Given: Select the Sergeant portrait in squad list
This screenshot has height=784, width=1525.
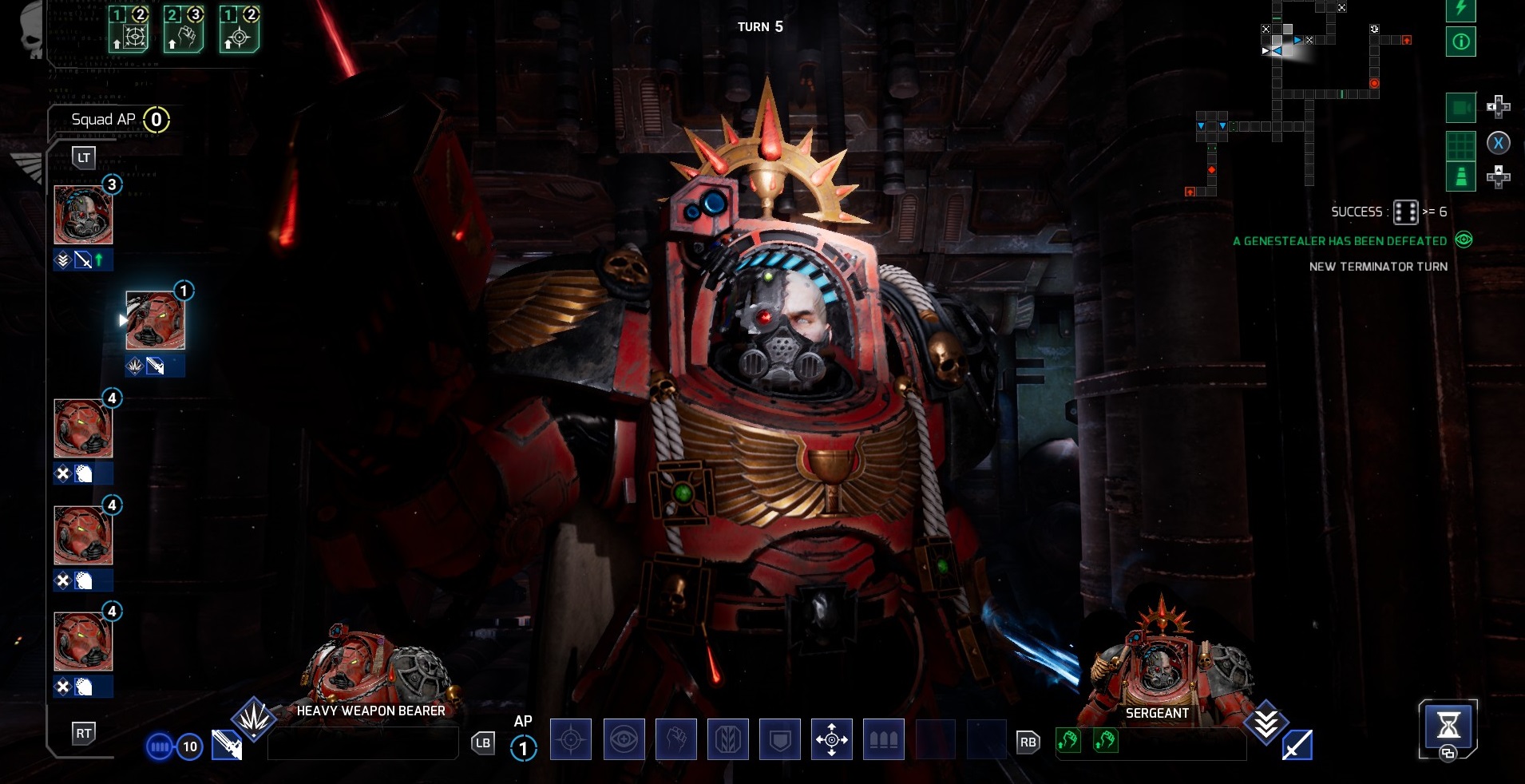Looking at the screenshot, I should click(83, 215).
